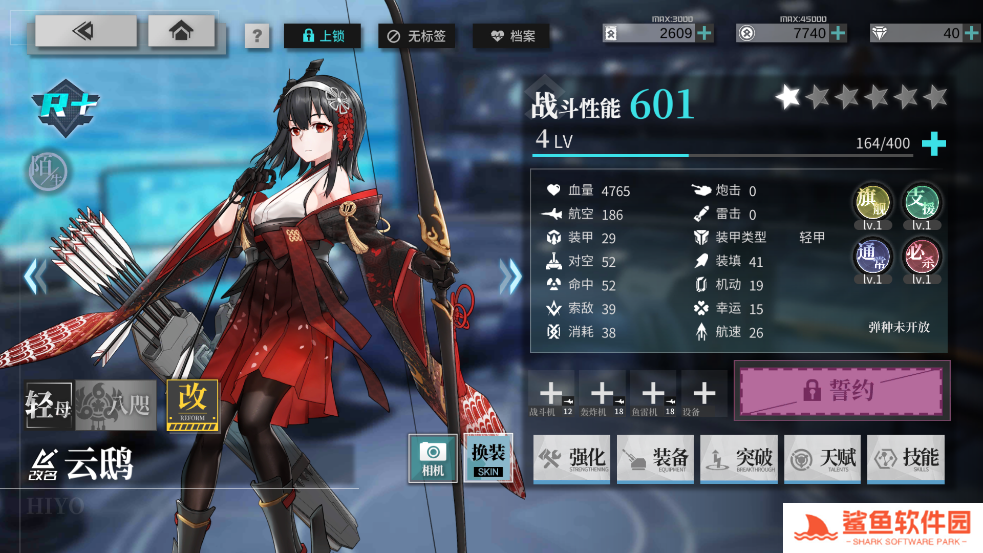Open the question mark help button

[258, 37]
